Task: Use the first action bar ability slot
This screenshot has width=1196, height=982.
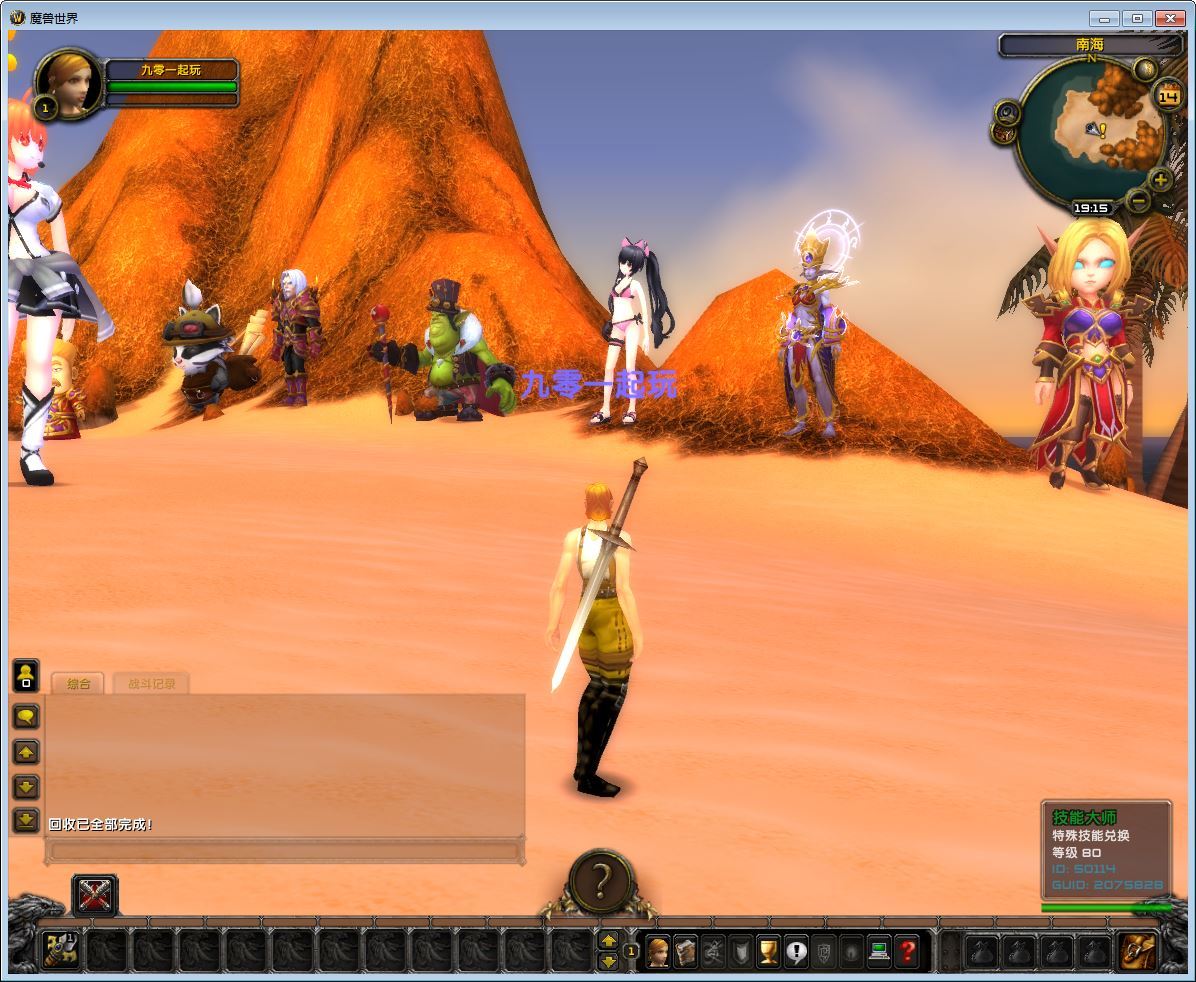Action: tap(62, 950)
